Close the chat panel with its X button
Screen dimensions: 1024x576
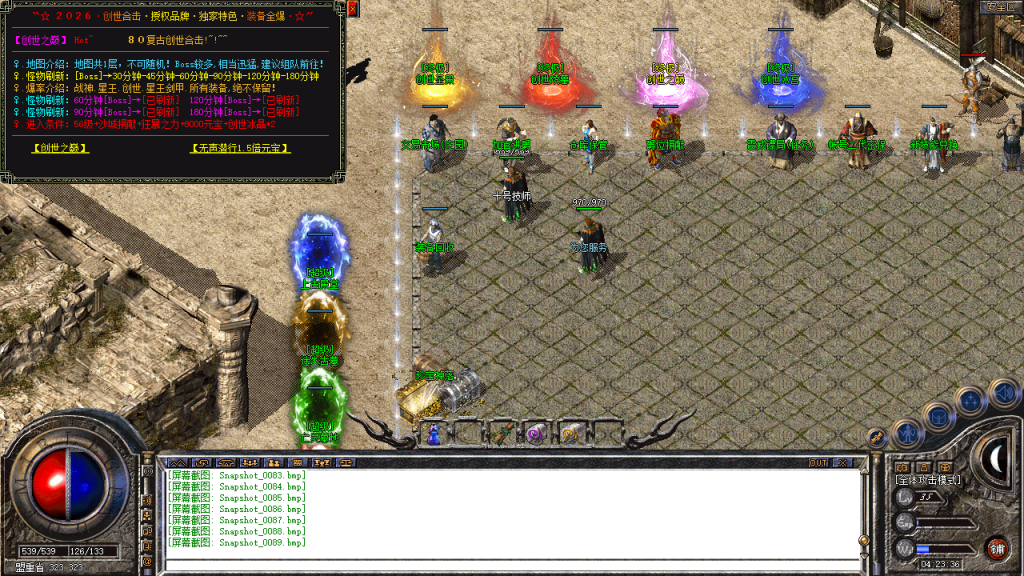coord(842,463)
